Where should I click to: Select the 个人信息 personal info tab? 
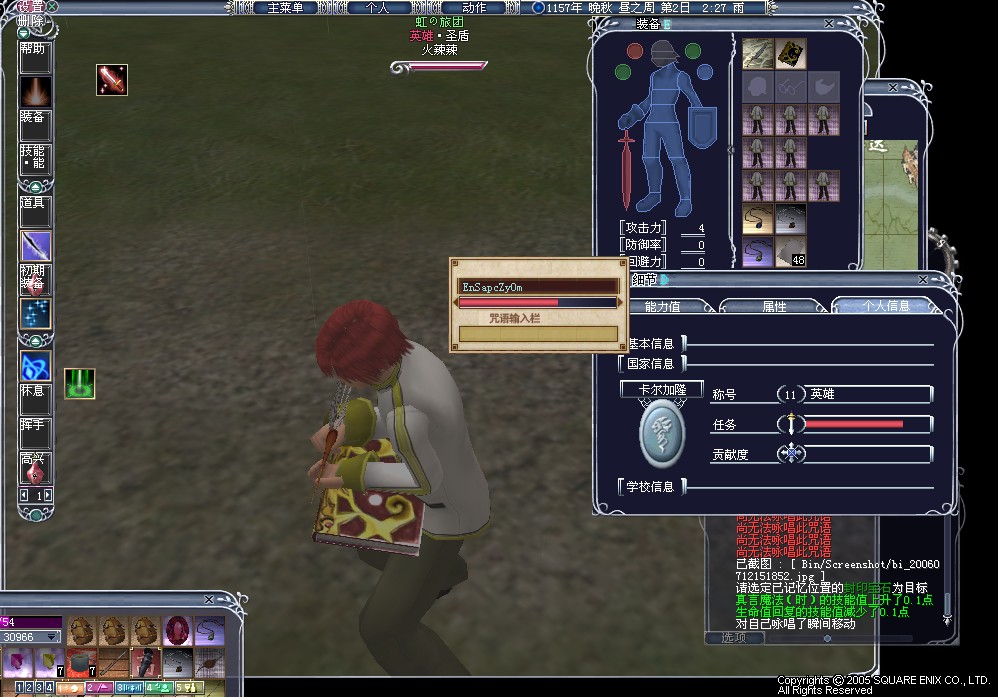pos(884,307)
